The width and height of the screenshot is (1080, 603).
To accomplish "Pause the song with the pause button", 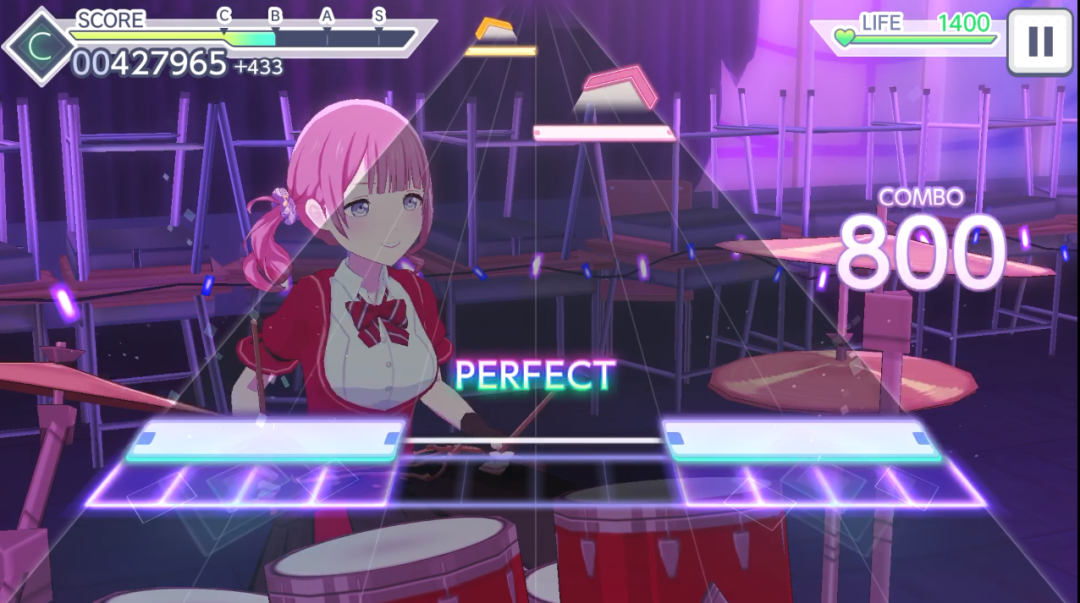I will click(1040, 41).
